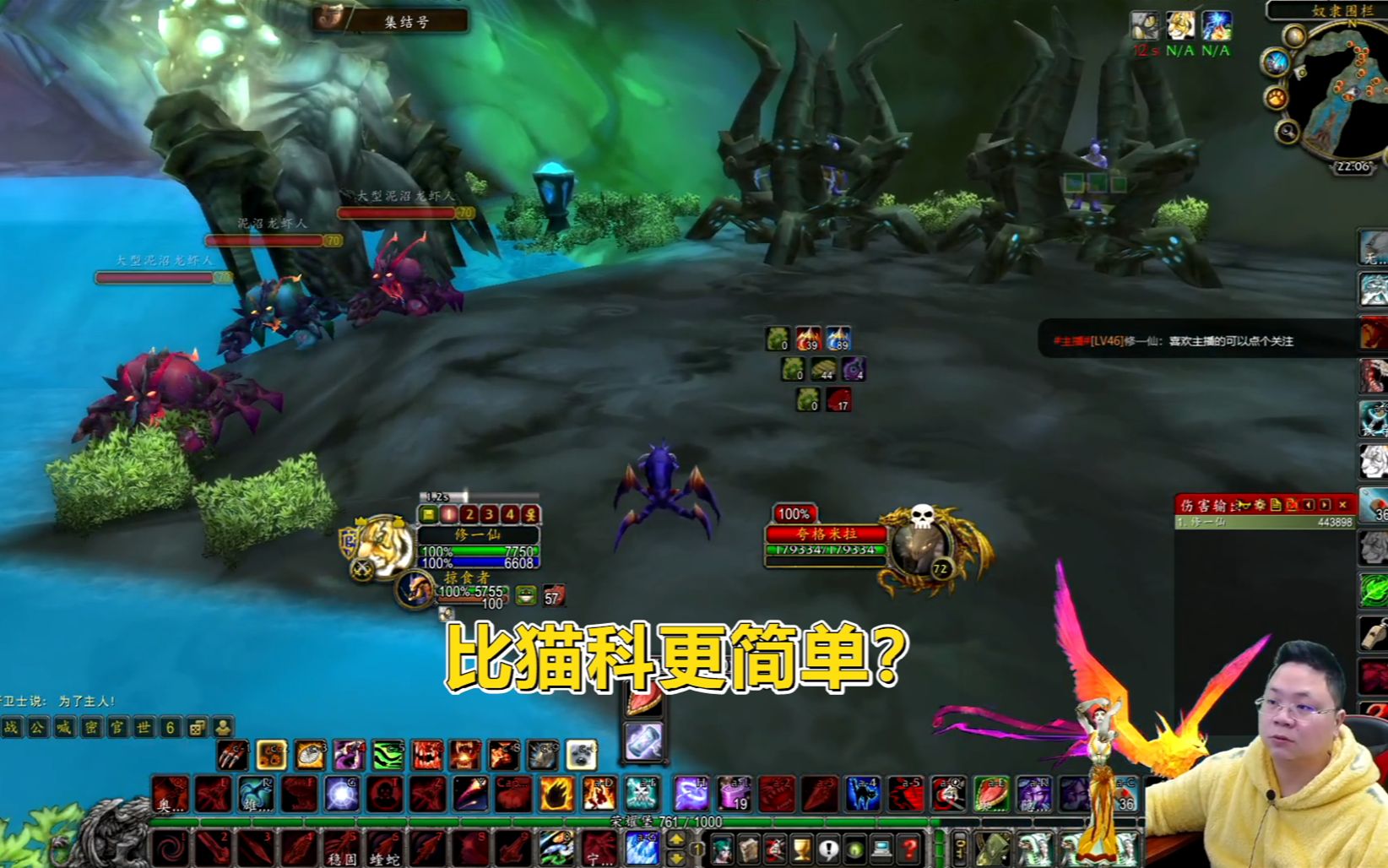Open the backpack bag icon at bottom right

994,849
